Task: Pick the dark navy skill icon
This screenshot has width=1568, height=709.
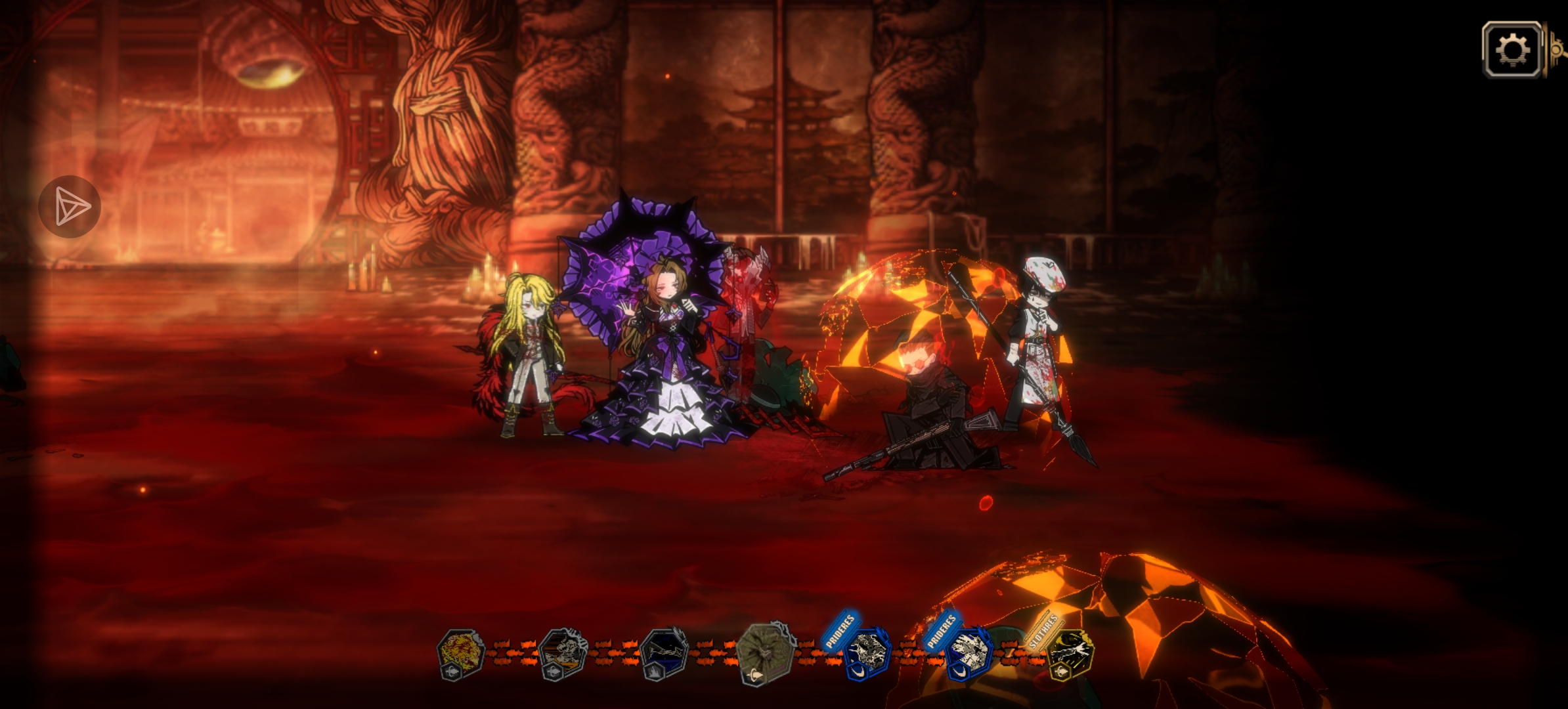Action: pyautogui.click(x=664, y=653)
